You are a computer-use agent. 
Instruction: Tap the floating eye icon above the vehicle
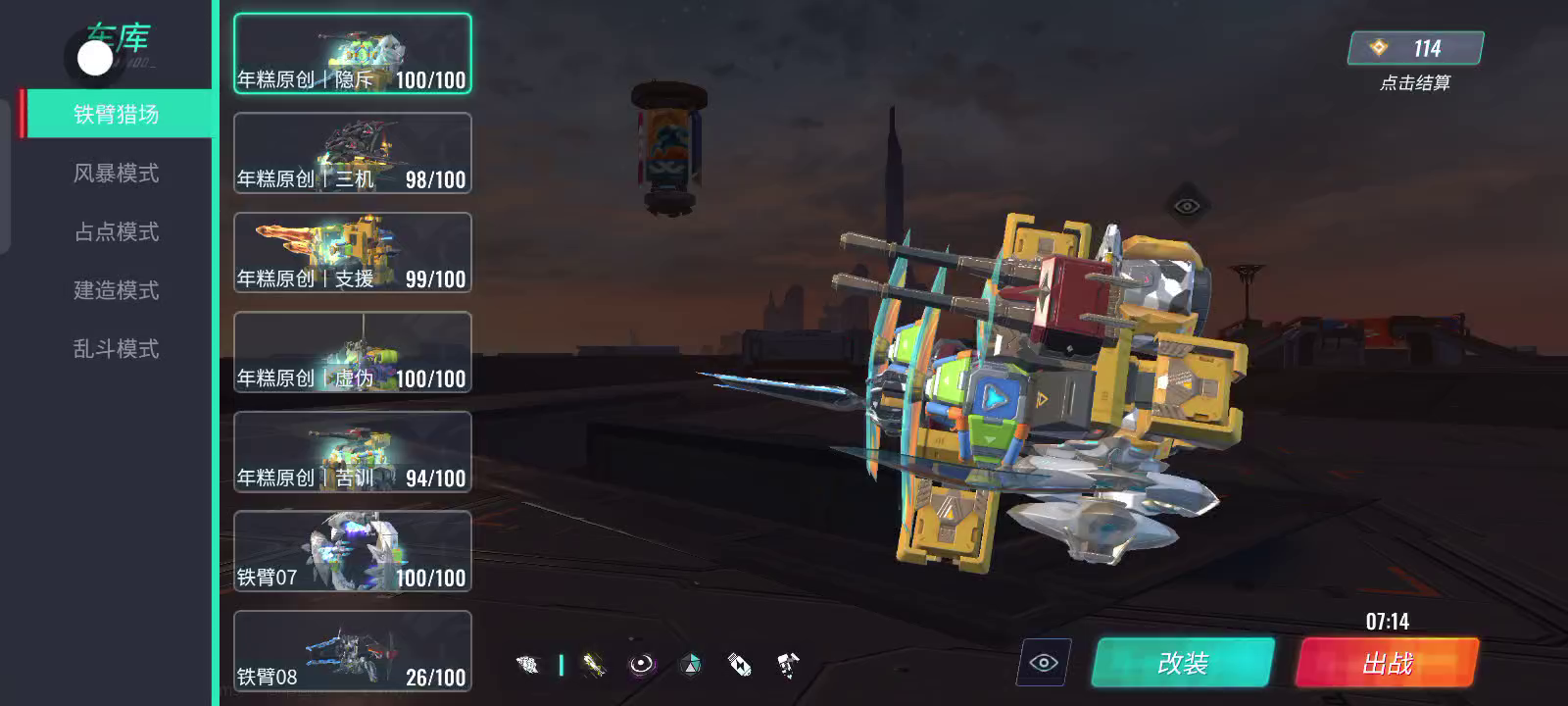coord(1186,206)
